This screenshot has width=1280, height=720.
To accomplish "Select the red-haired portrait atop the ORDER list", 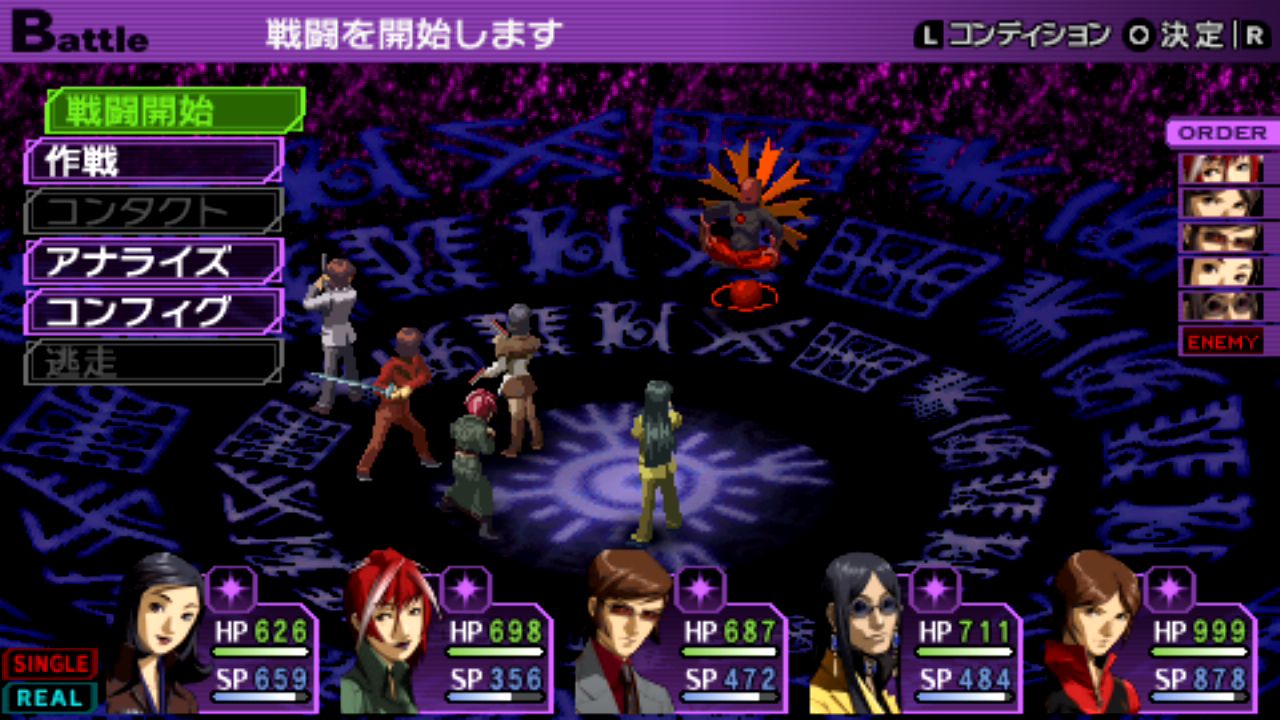I will [x=1222, y=168].
